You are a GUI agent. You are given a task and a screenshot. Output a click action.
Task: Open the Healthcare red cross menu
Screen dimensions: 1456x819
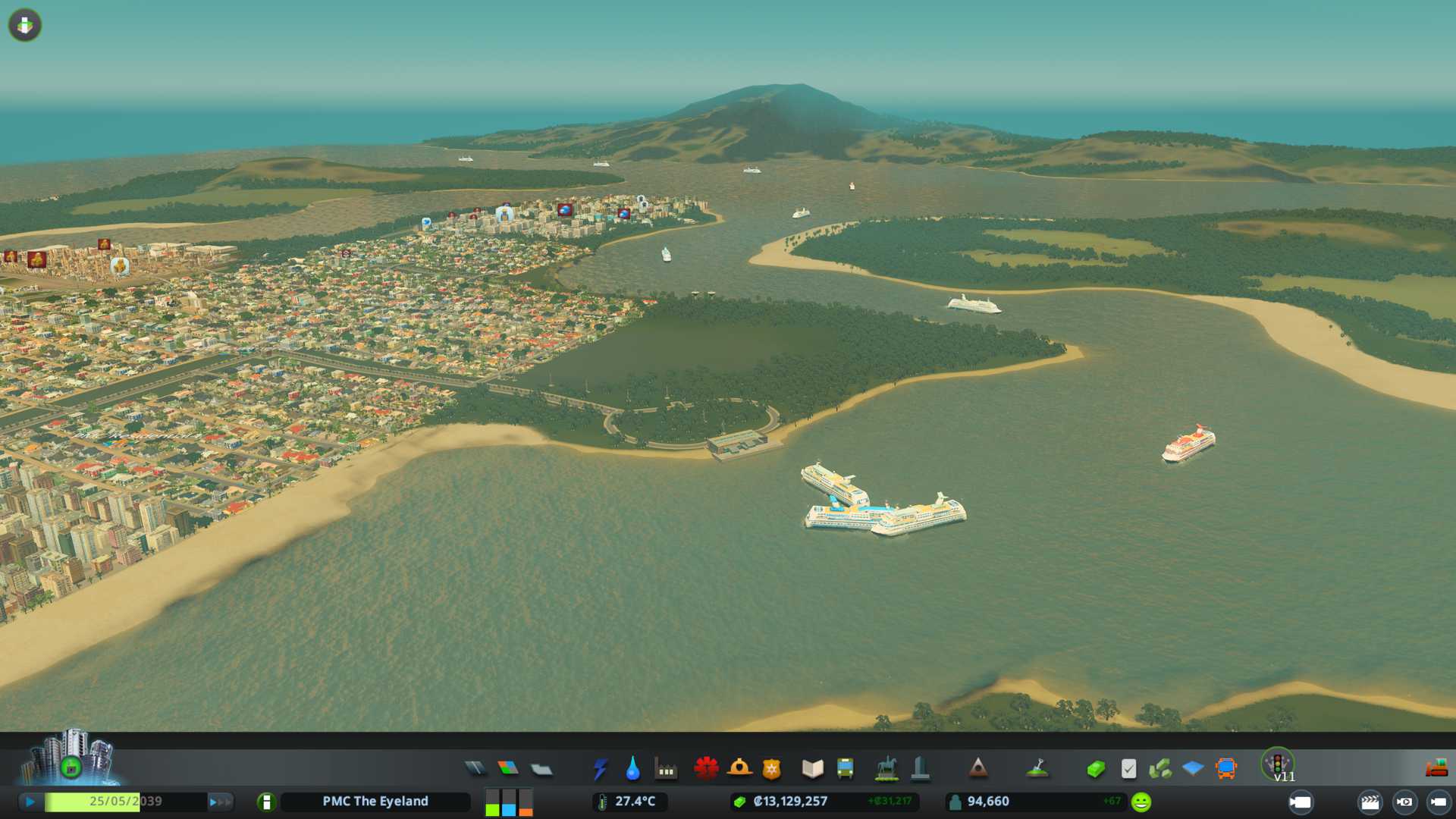point(706,769)
